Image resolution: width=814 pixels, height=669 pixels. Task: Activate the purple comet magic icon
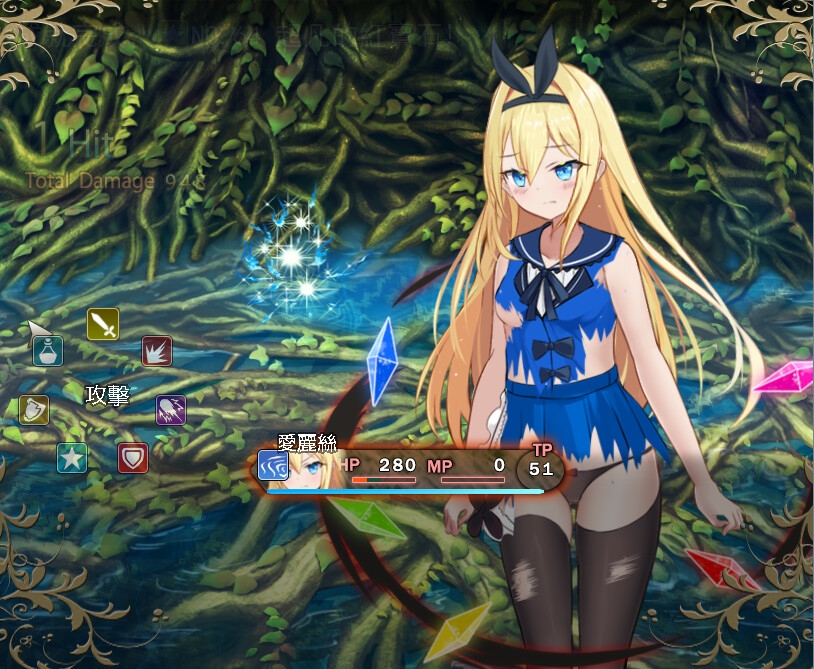coord(171,409)
